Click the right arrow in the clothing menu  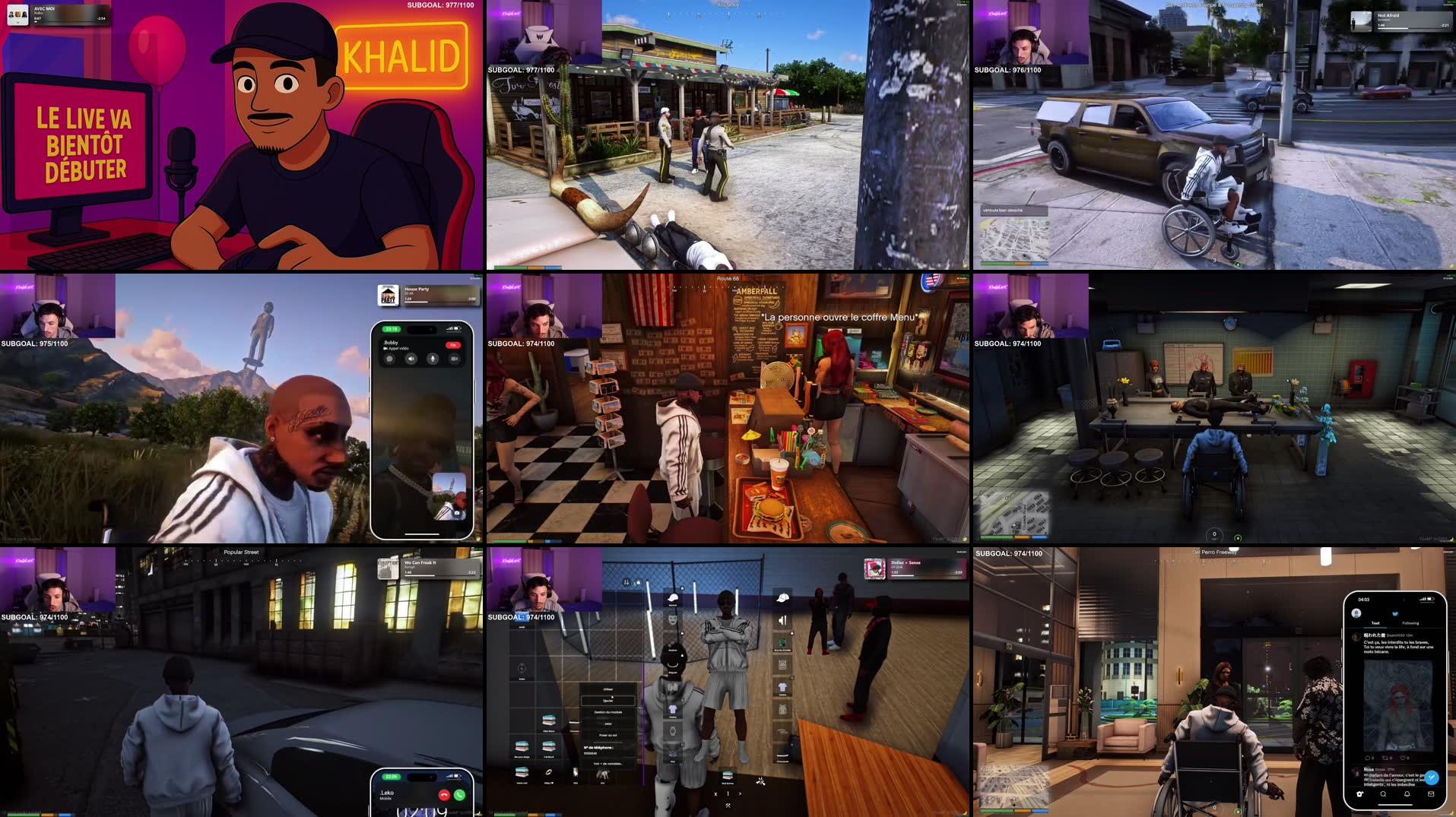740,793
